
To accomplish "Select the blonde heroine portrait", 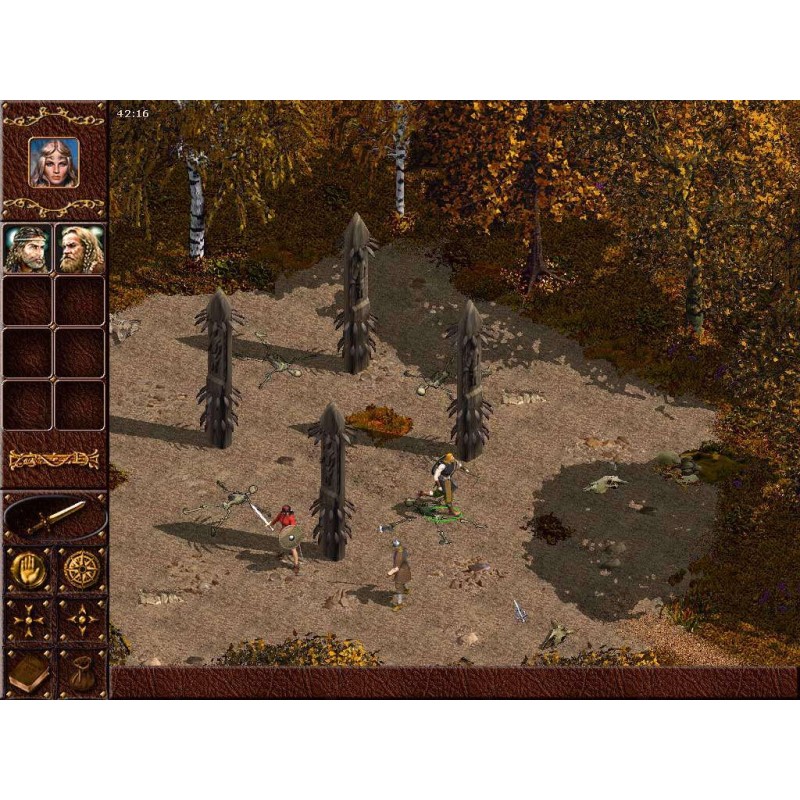I will point(54,161).
